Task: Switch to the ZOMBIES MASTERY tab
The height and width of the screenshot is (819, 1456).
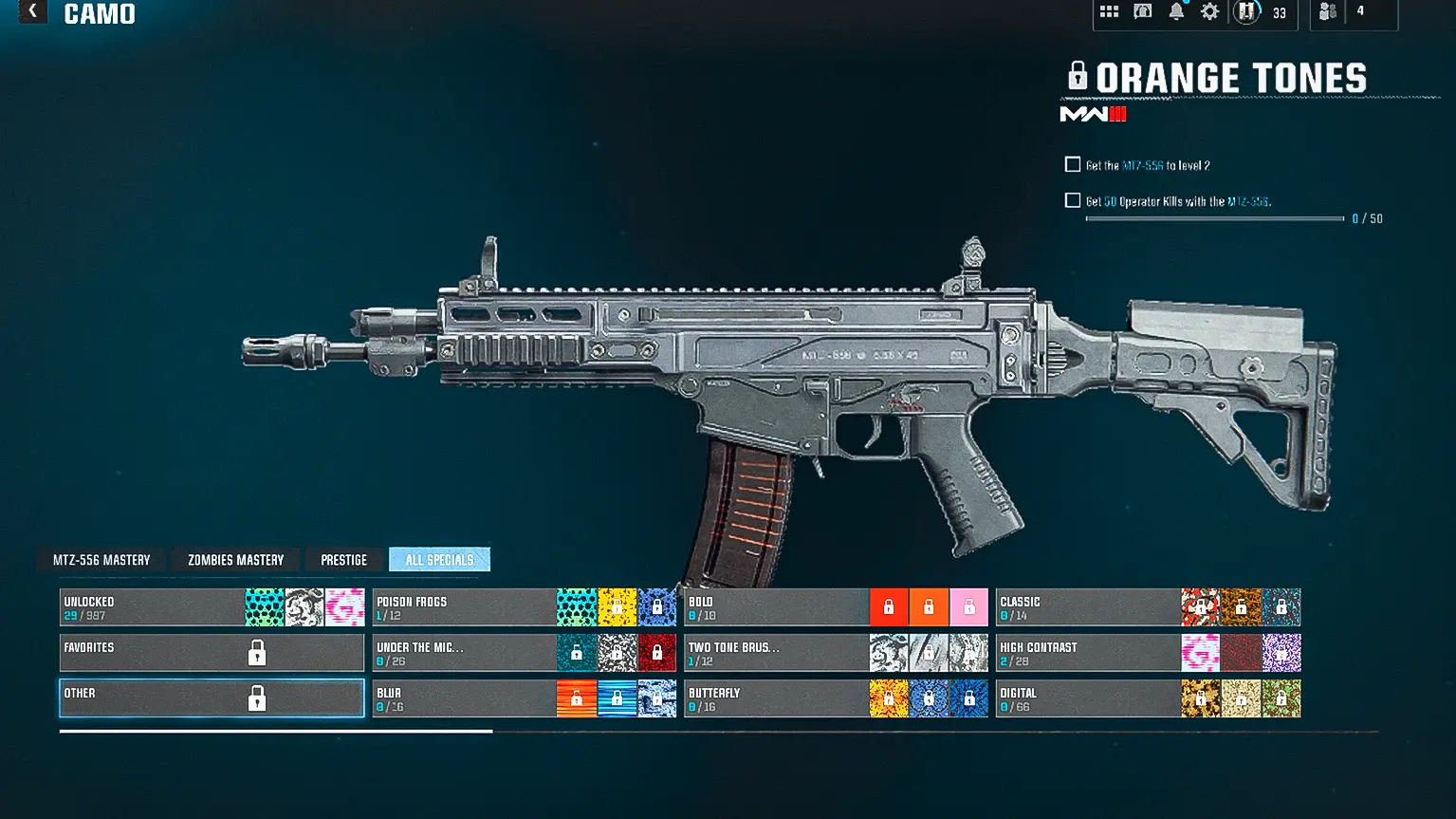Action: 235,559
